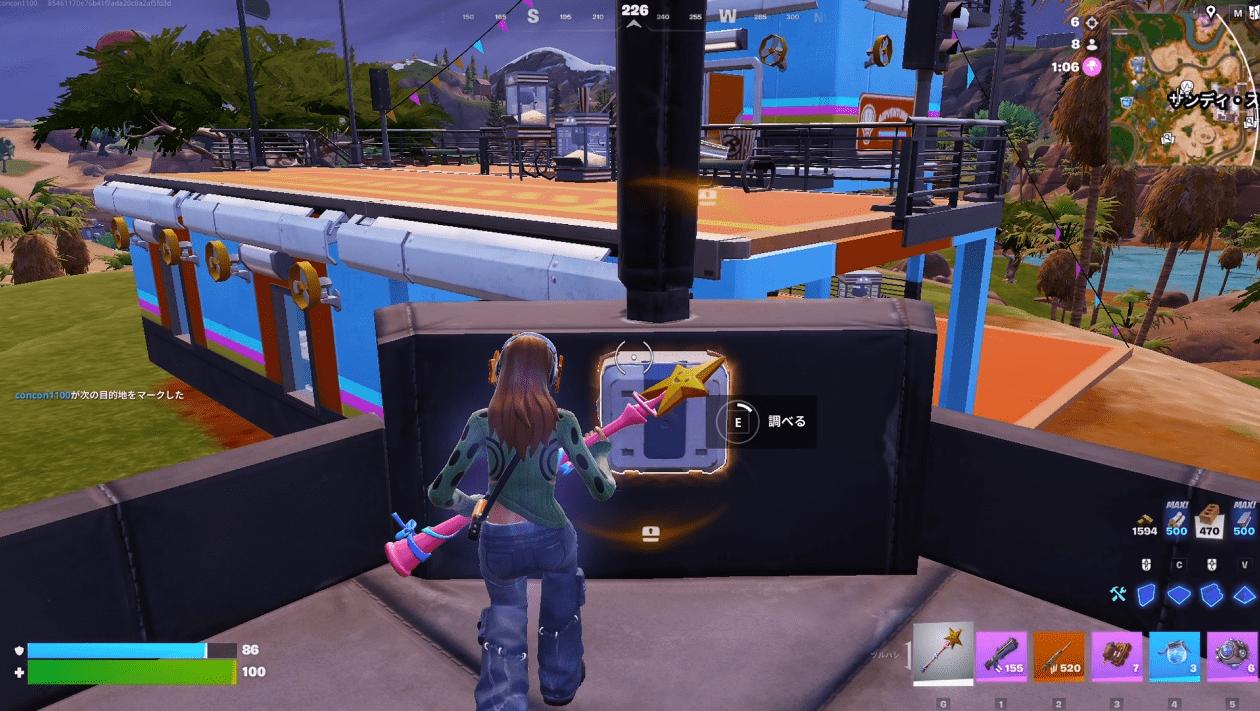Select metal building material
Viewport: 1260px width, 711px height.
[x=1244, y=520]
